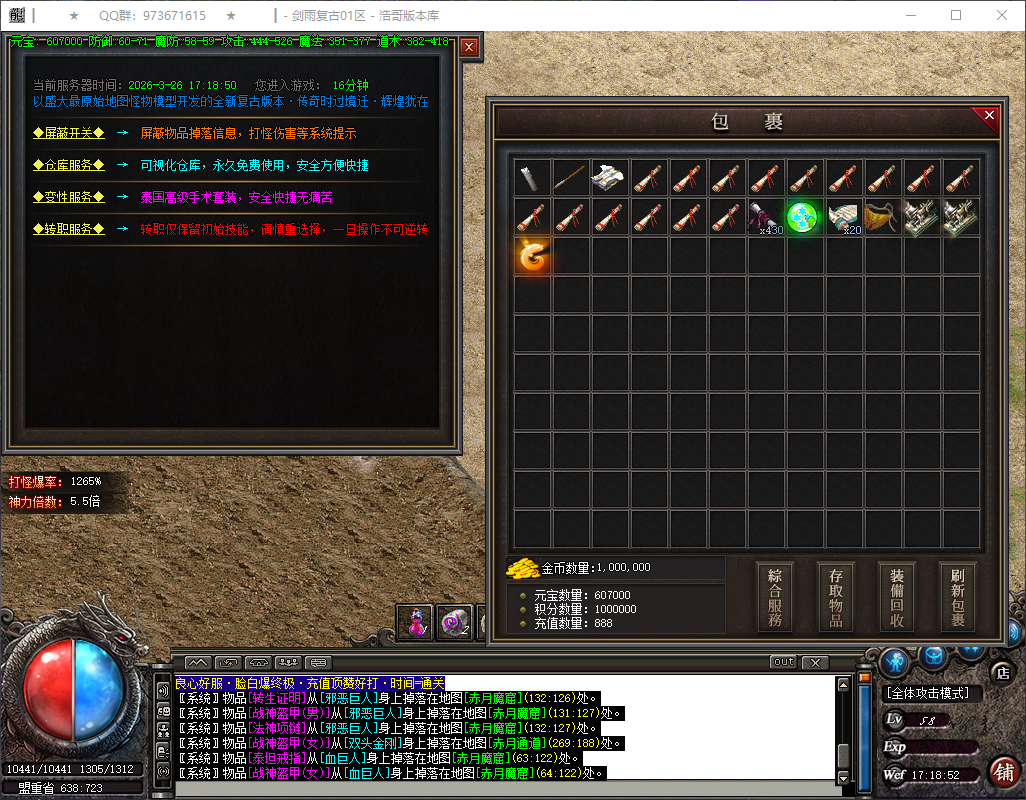The width and height of the screenshot is (1026, 800).
Task: Open the 店 shop button
Action: [x=1001, y=672]
